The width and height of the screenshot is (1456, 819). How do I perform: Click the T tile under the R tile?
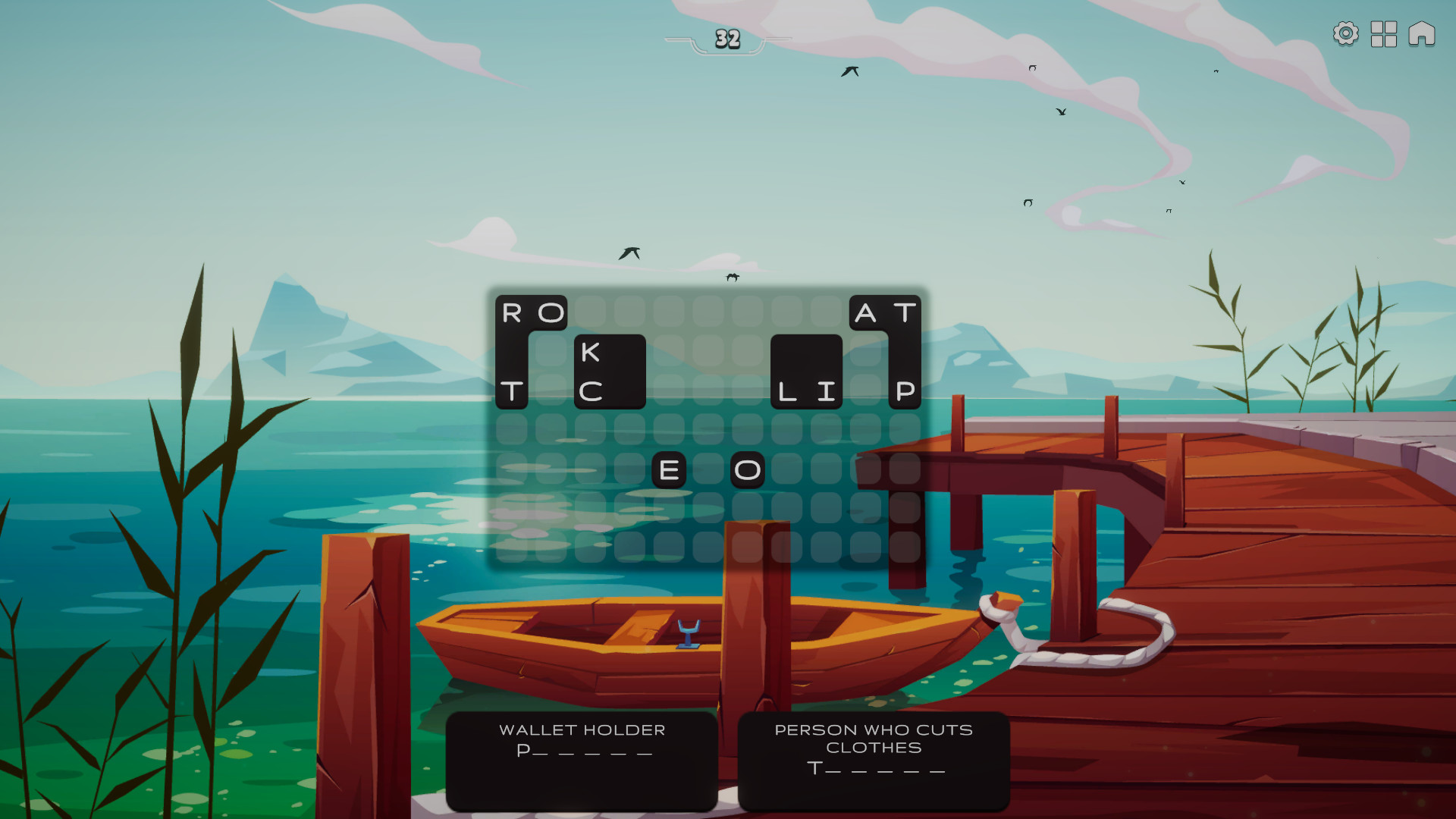(x=514, y=393)
